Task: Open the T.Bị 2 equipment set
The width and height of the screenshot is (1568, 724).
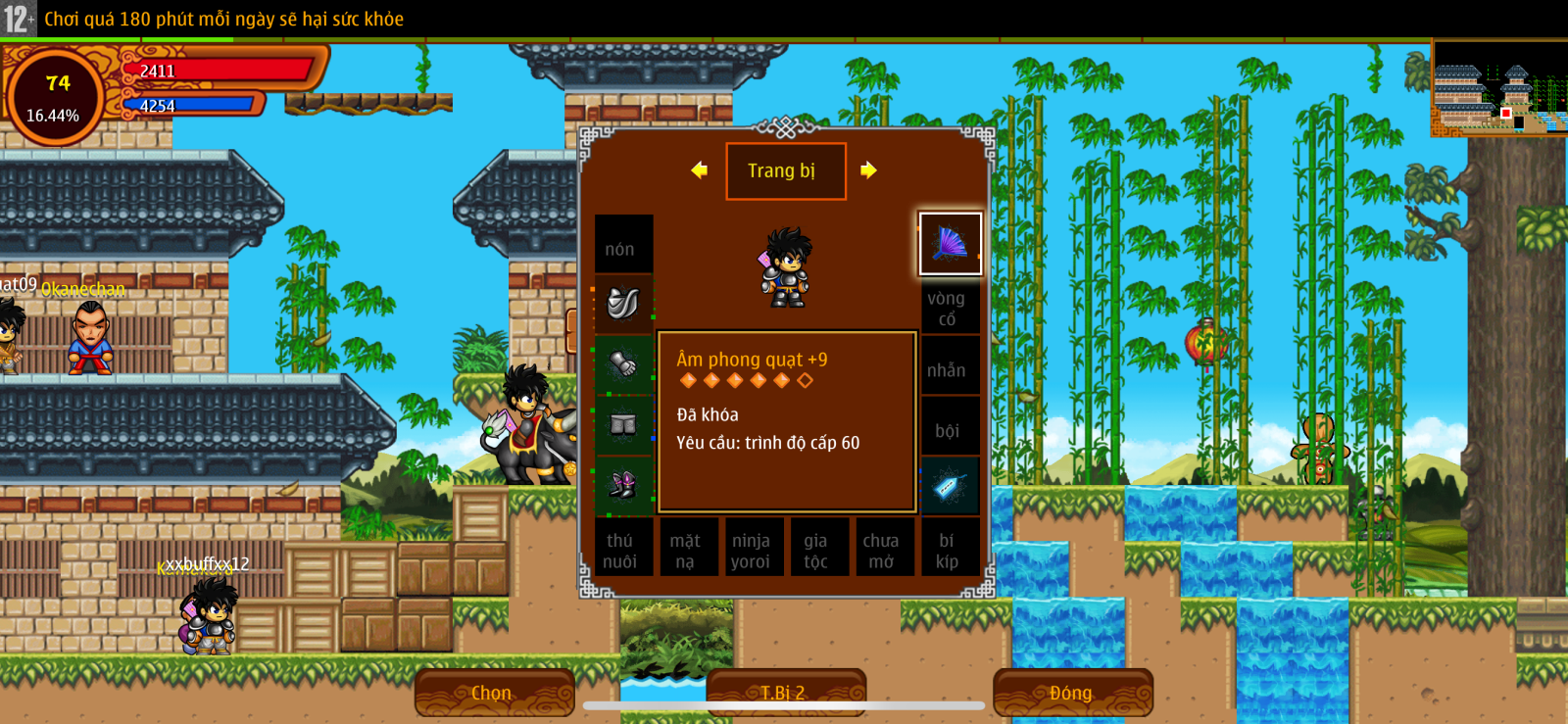Action: 784,693
